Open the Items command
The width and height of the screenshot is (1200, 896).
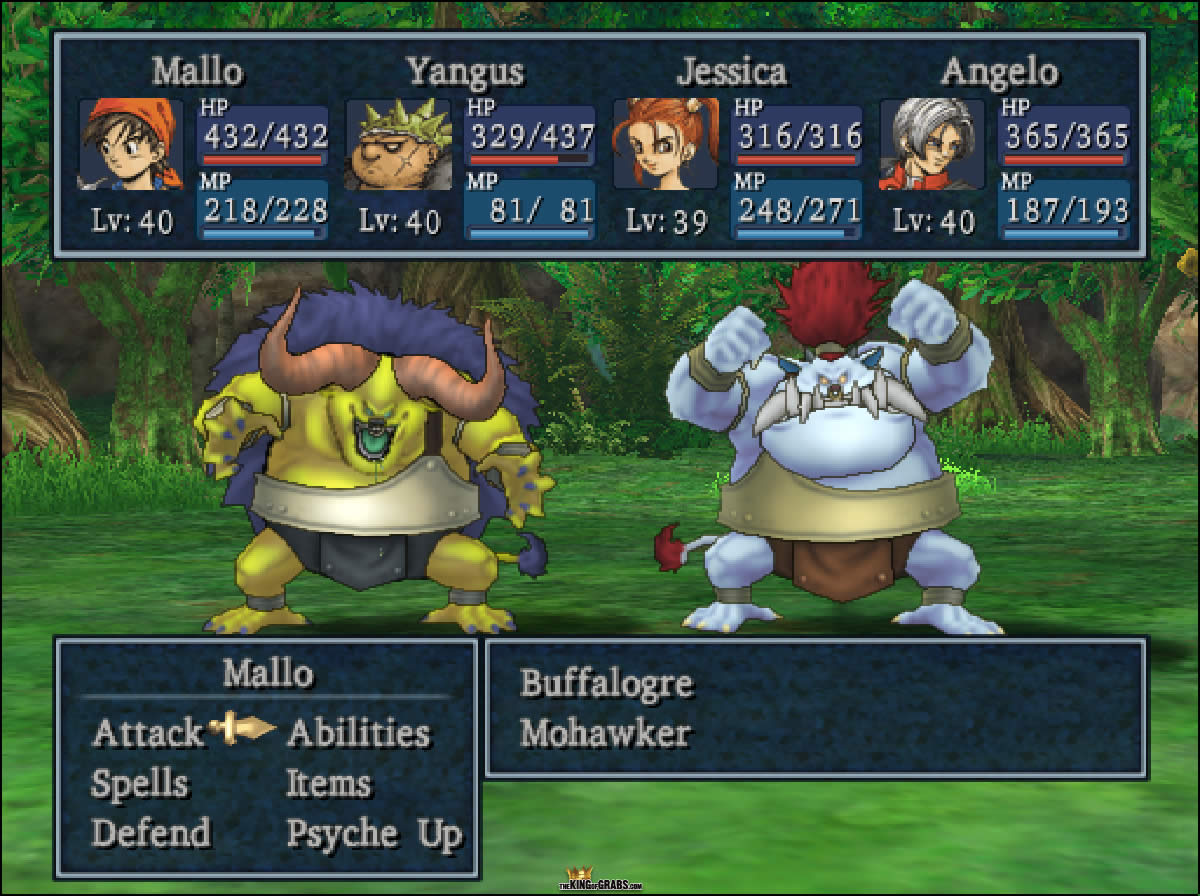328,783
